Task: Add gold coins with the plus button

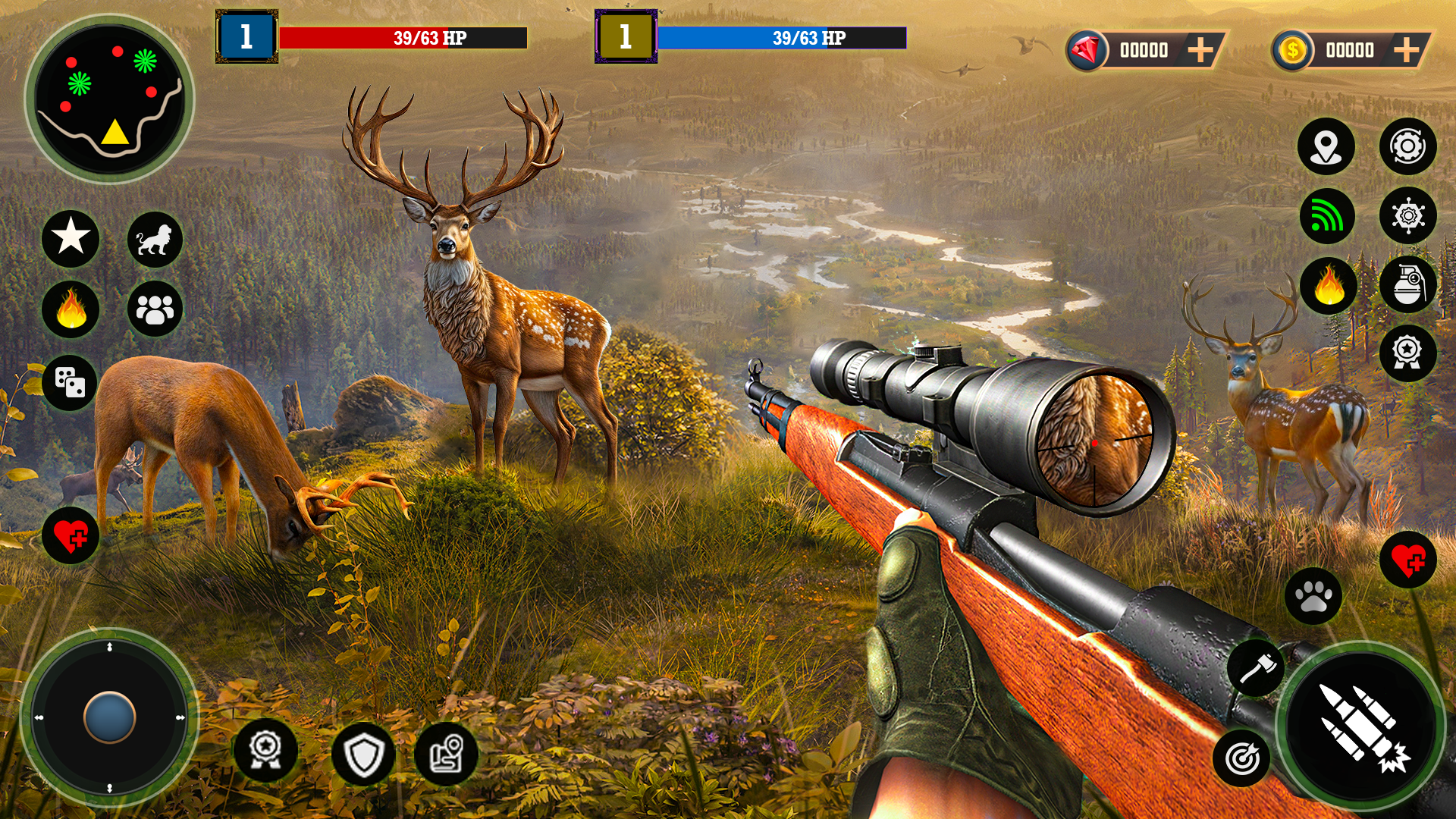Action: 1406,51
